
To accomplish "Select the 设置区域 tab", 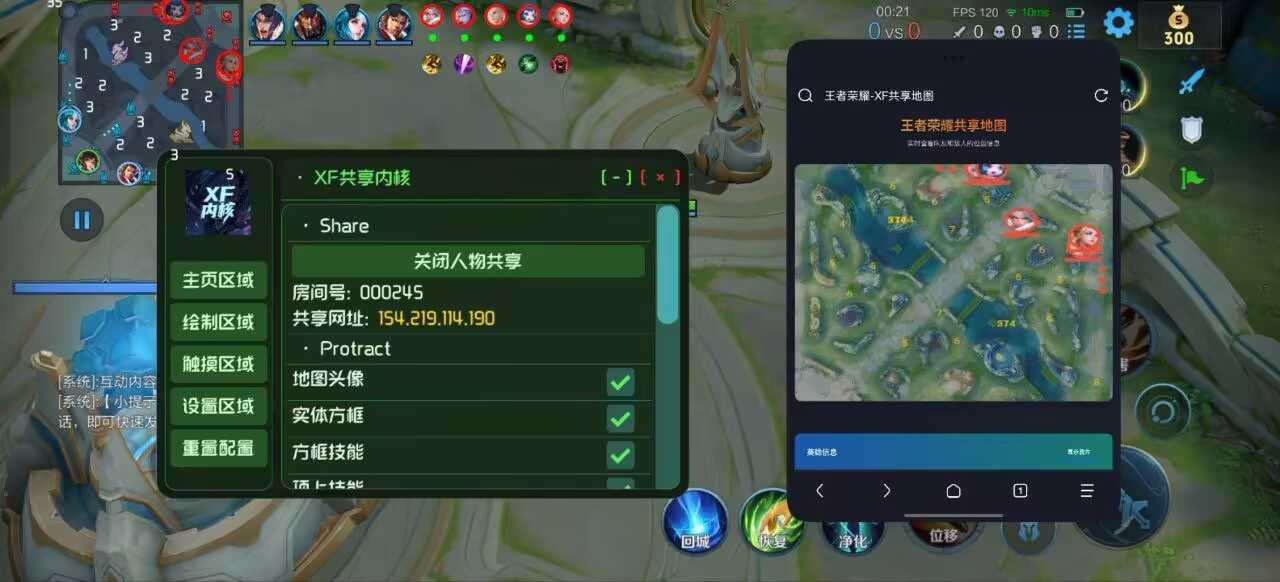I will click(x=218, y=406).
